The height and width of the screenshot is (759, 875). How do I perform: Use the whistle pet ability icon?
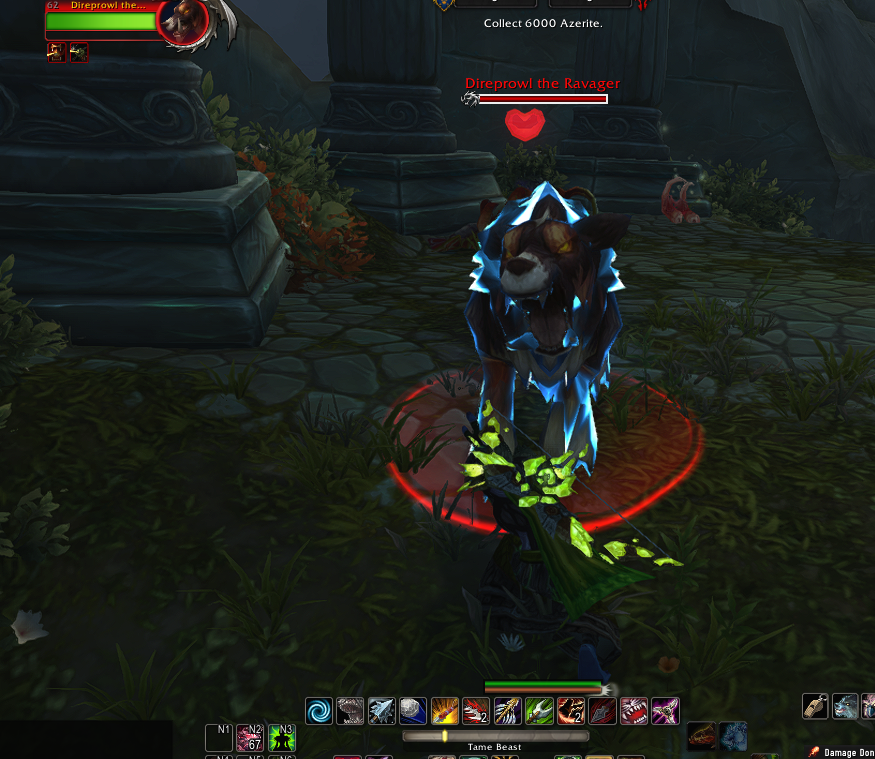pyautogui.click(x=815, y=706)
